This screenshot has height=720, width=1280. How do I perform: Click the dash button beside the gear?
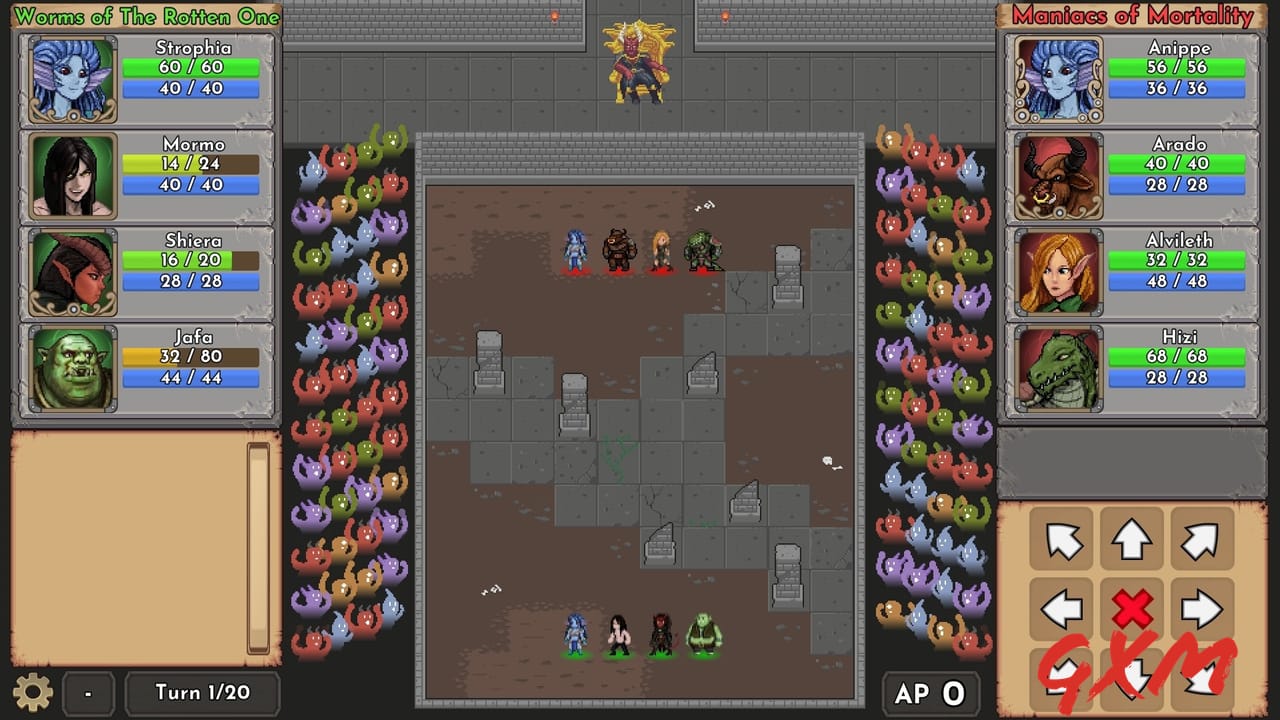pyautogui.click(x=88, y=693)
